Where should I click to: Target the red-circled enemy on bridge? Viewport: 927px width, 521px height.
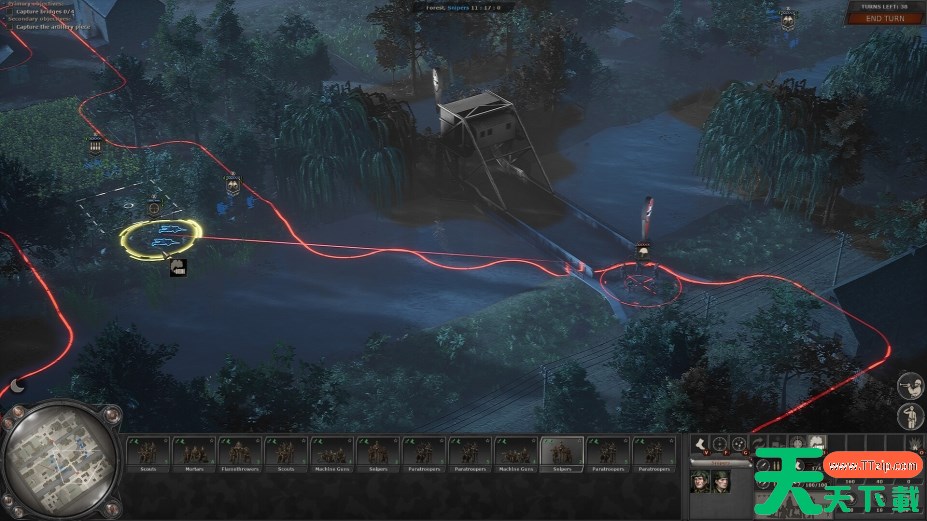click(x=640, y=285)
